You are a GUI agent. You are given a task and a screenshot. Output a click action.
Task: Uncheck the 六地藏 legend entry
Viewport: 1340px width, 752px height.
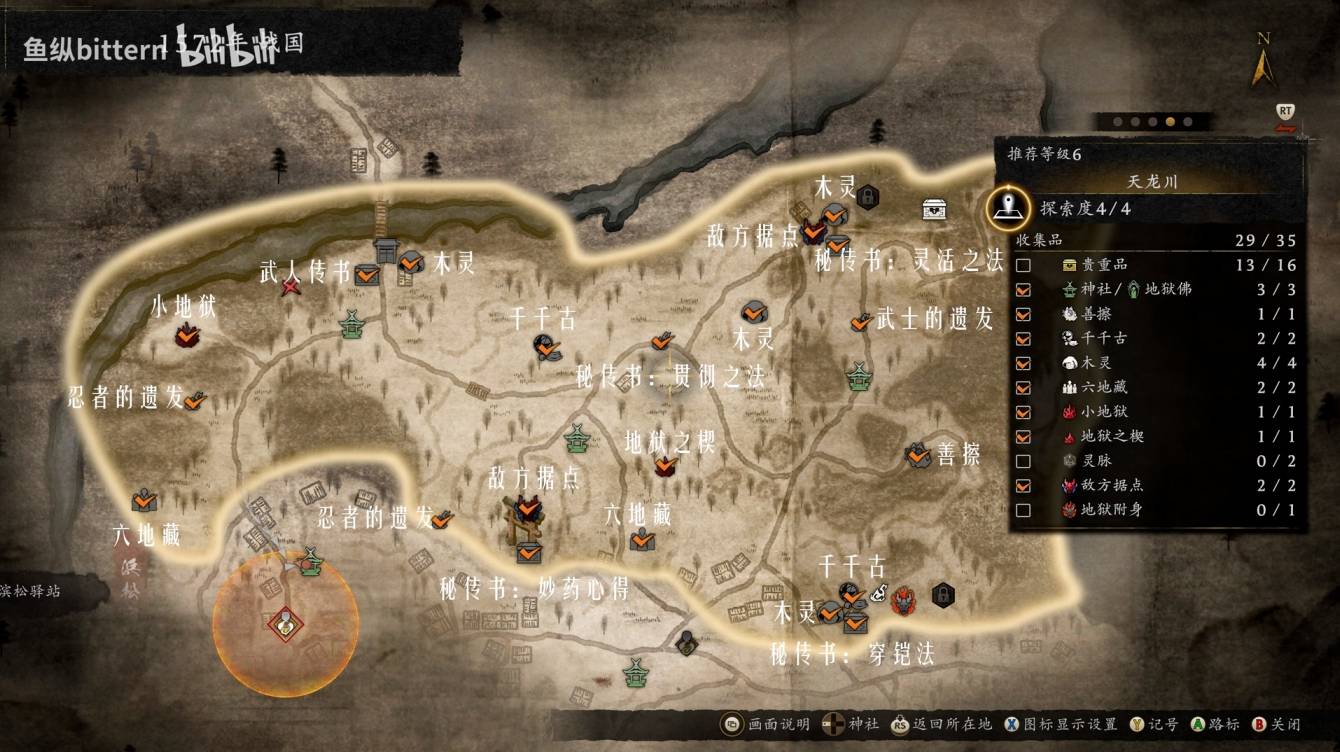[x=1023, y=388]
